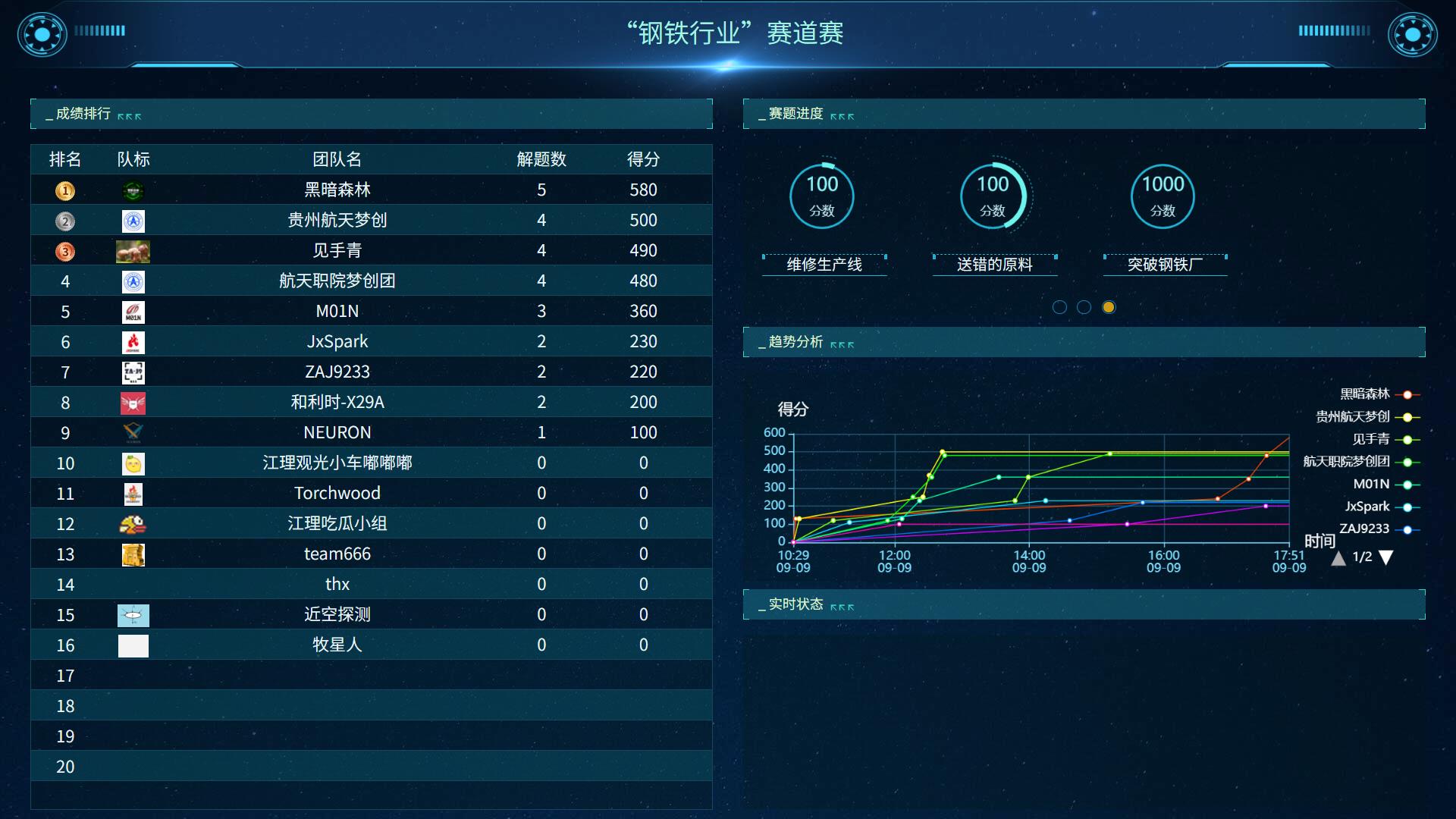Go to next legend page arrow
Image resolution: width=1456 pixels, height=819 pixels.
(1386, 558)
